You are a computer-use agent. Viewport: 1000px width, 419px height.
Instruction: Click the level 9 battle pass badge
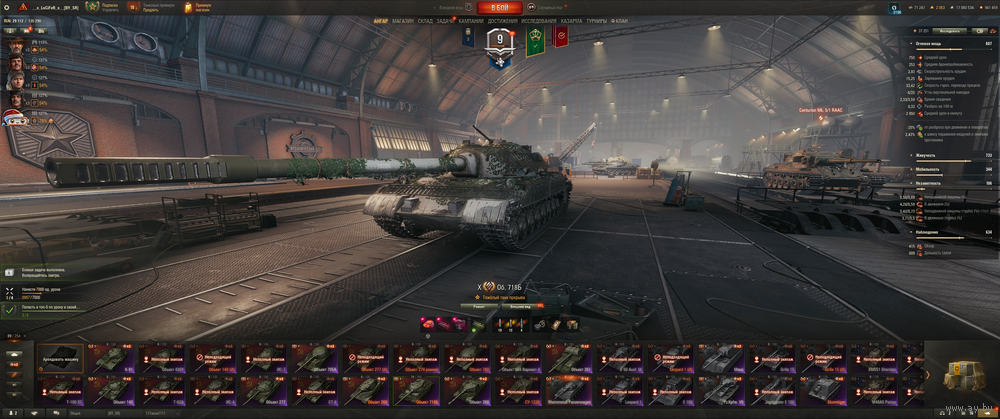(501, 41)
